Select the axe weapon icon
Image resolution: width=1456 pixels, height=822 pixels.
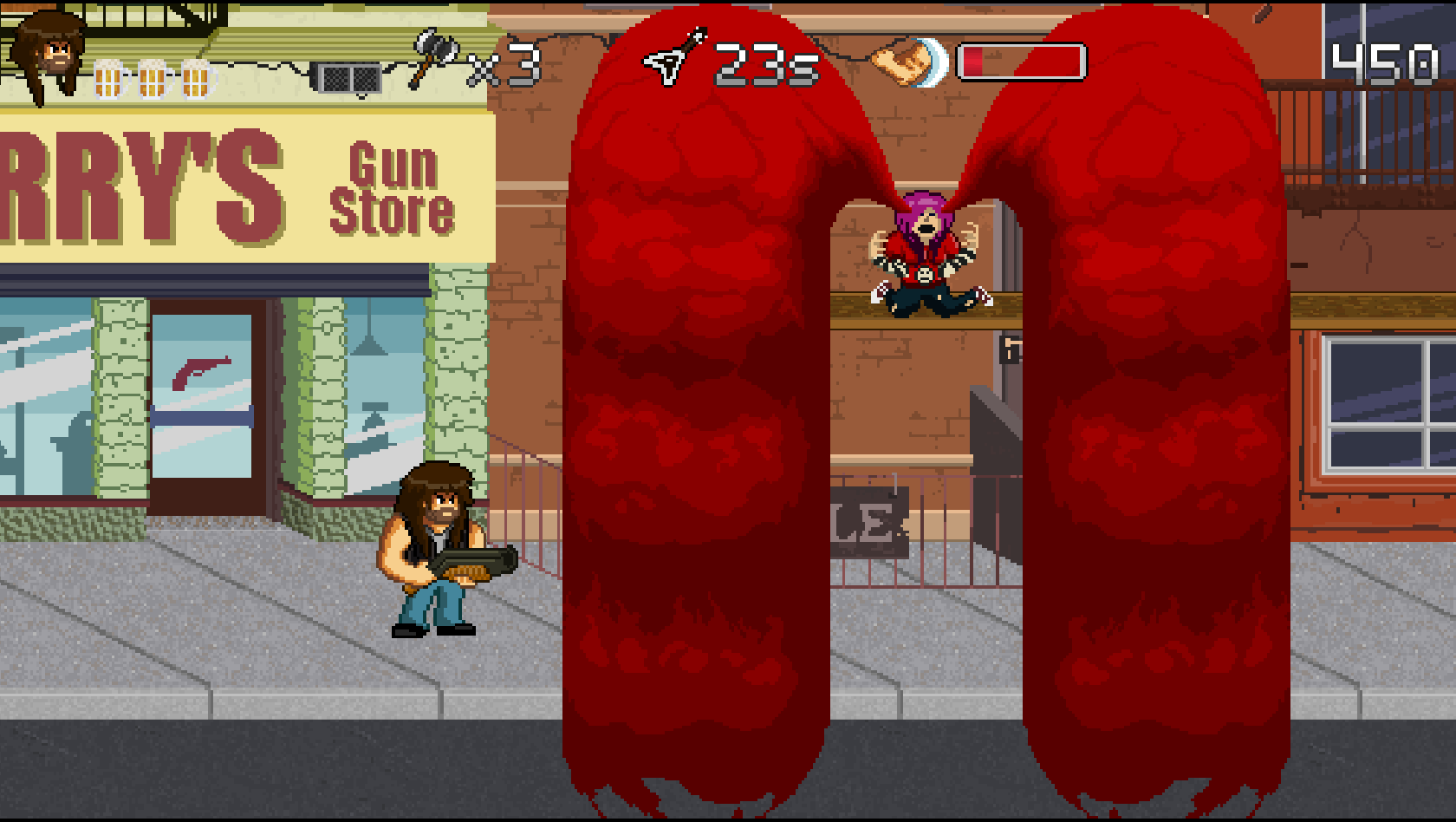(x=436, y=56)
